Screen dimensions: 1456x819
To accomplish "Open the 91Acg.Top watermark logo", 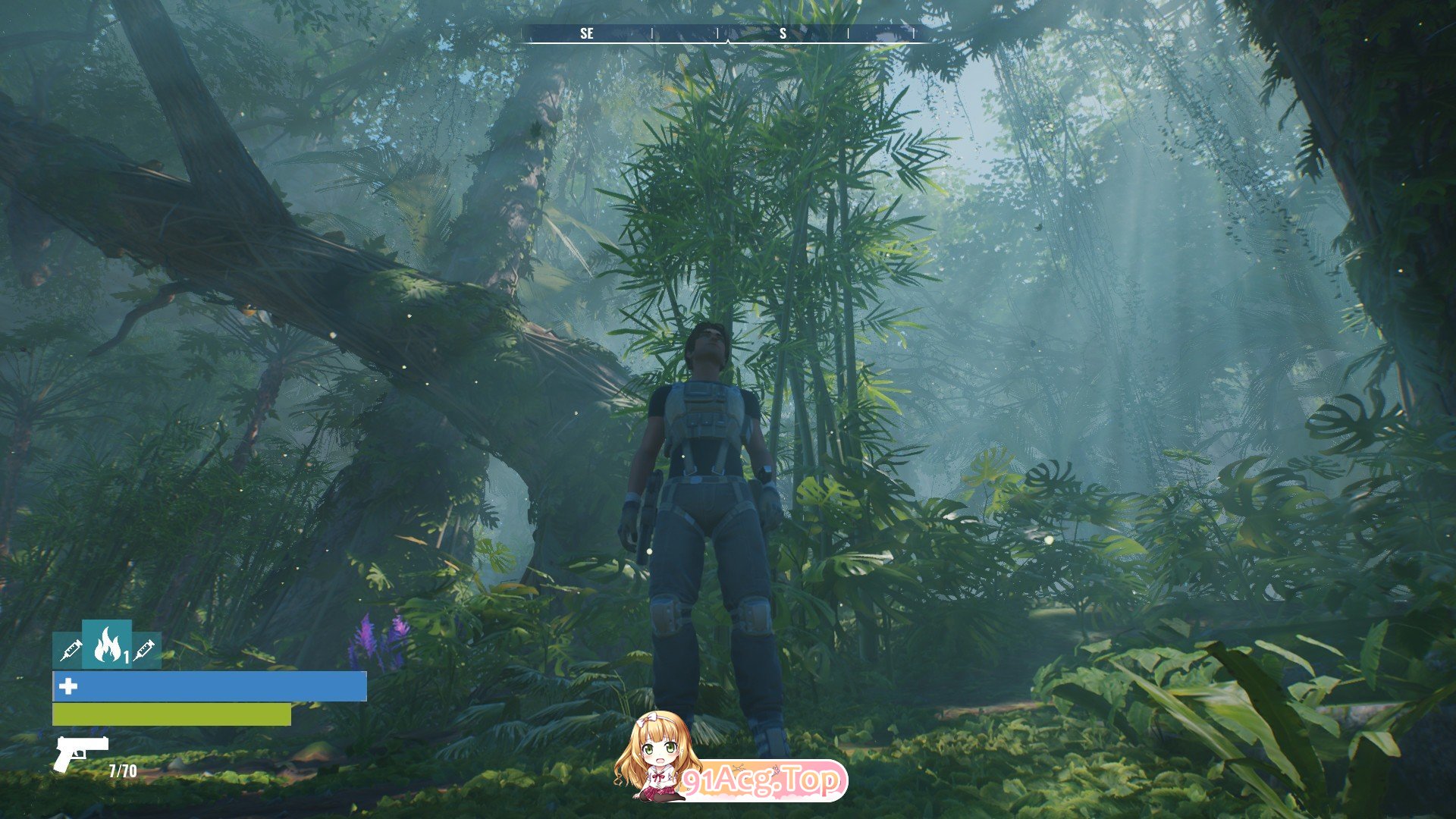I will [x=730, y=760].
